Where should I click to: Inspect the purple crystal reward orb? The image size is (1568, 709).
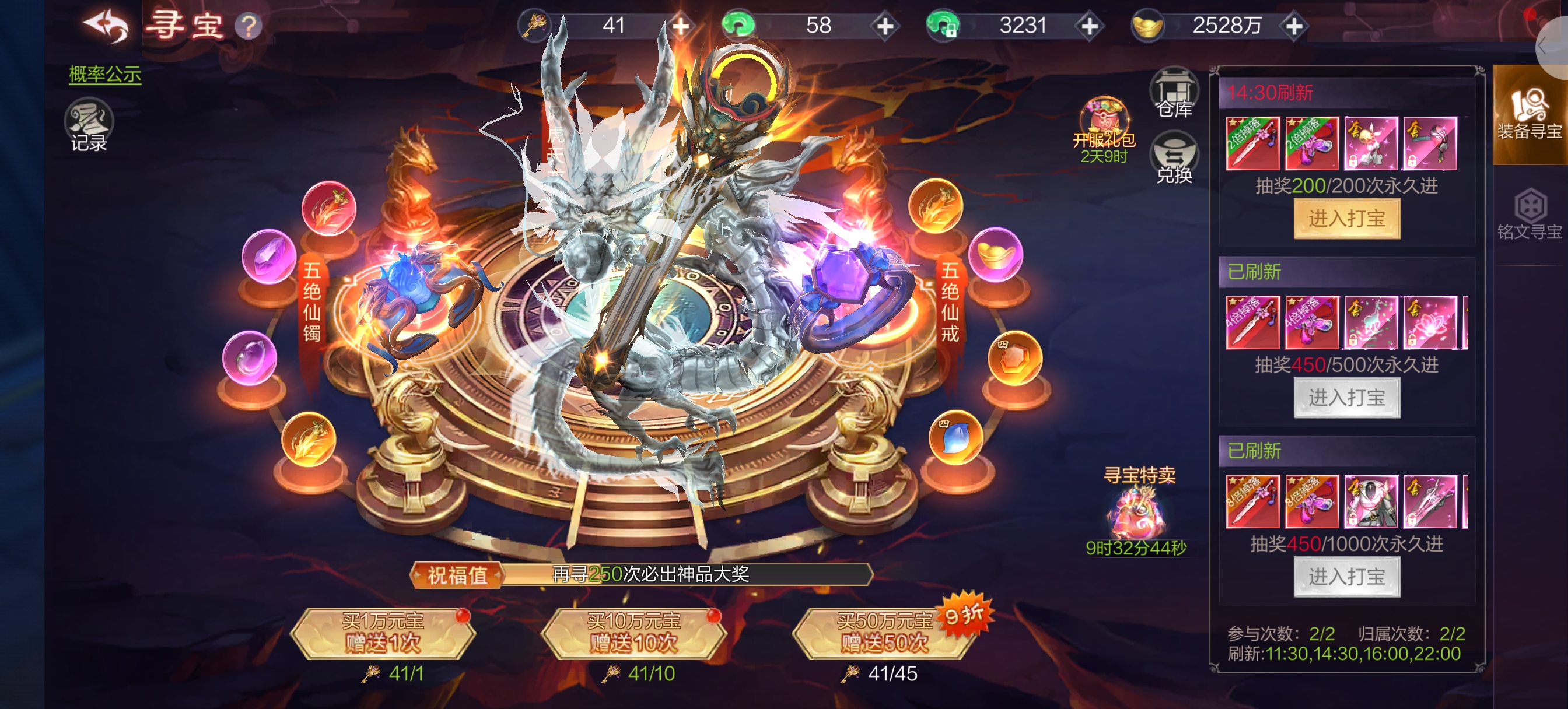pos(268,256)
